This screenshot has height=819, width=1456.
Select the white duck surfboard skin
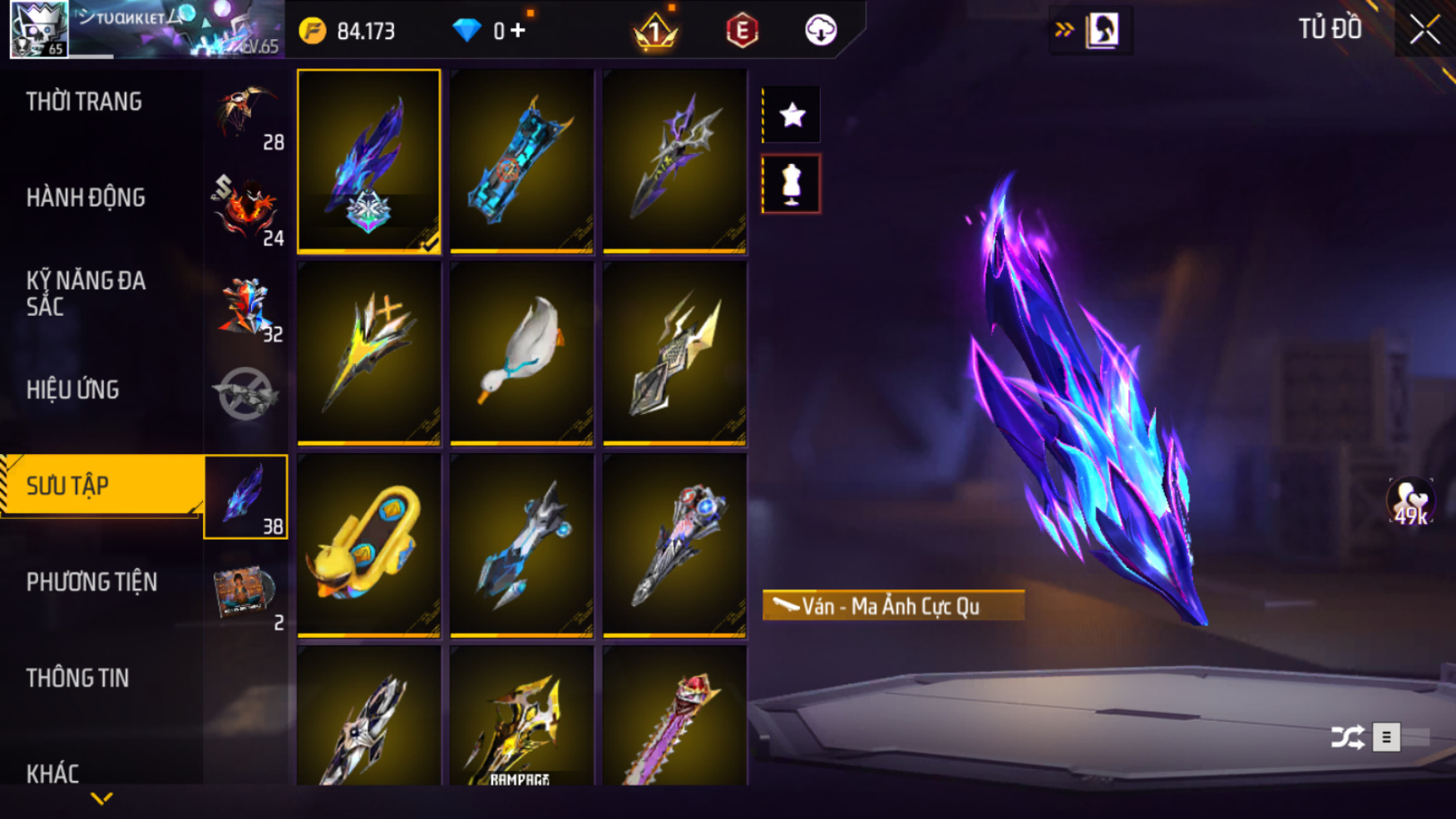pos(521,353)
